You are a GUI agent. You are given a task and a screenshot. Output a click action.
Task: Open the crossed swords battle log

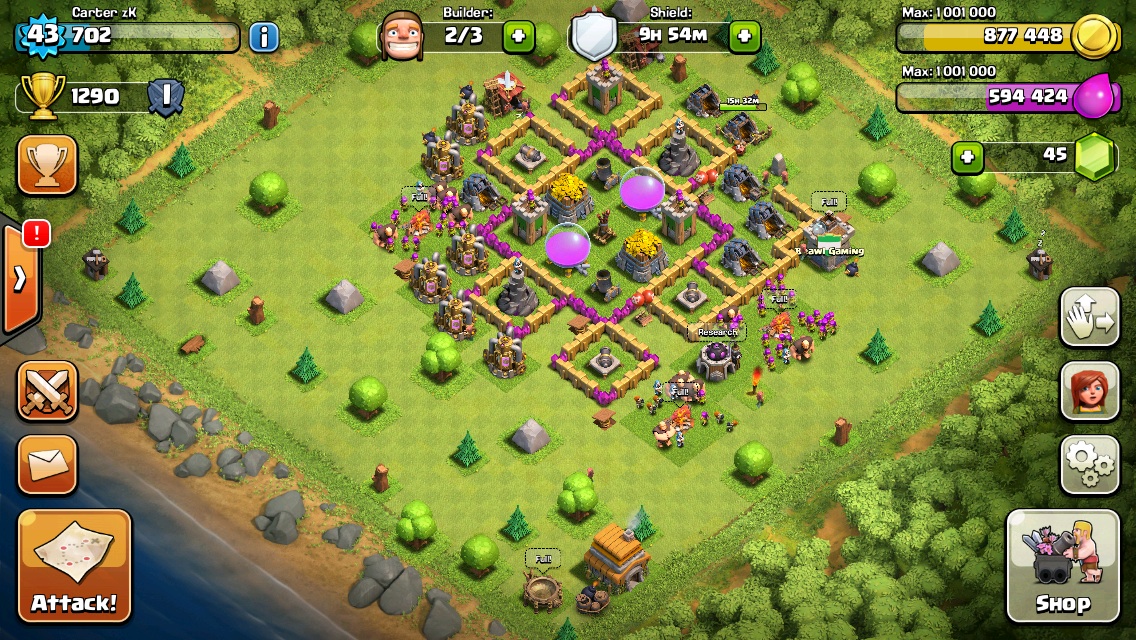click(x=47, y=390)
